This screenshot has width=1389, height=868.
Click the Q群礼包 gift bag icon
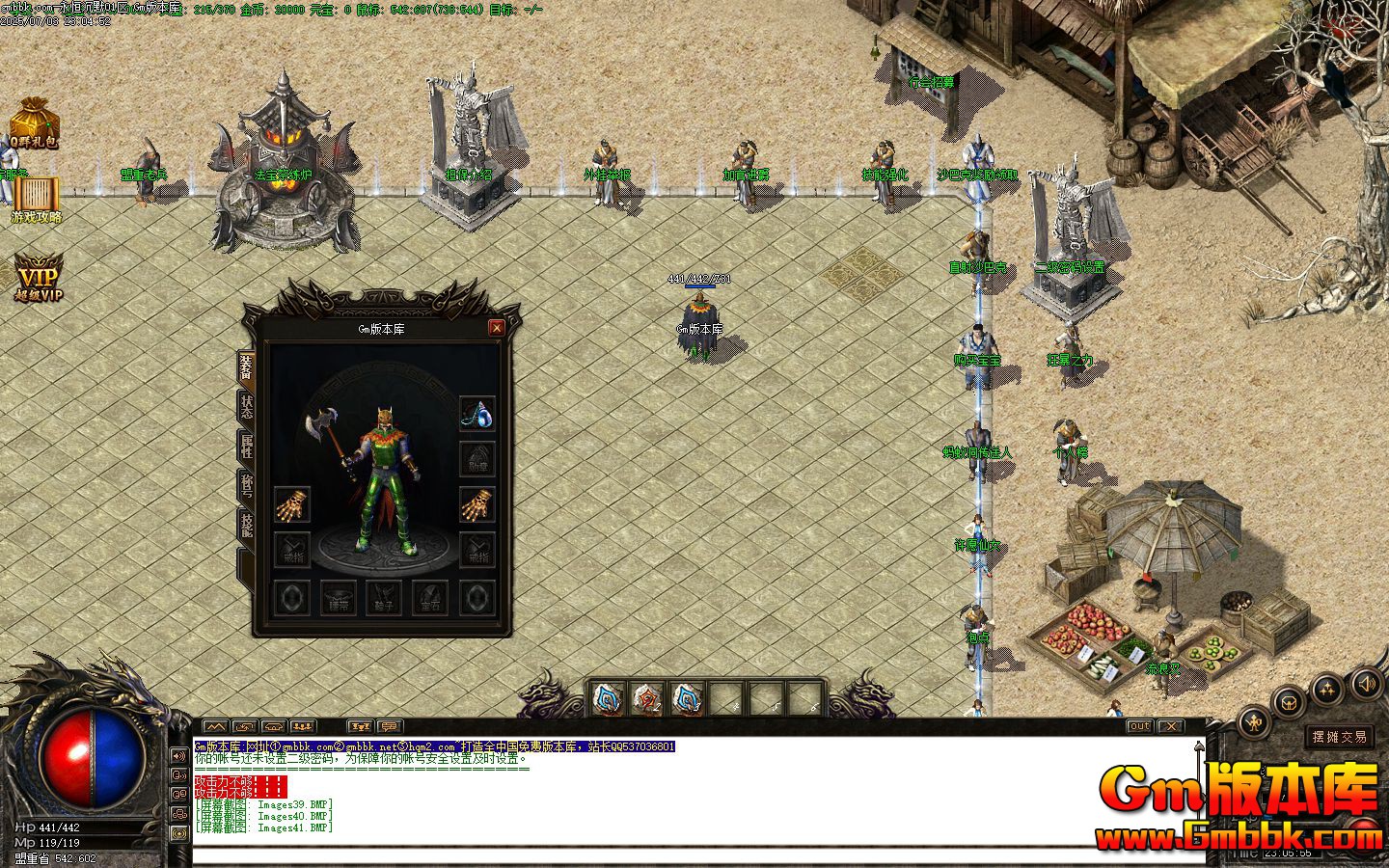tap(35, 123)
